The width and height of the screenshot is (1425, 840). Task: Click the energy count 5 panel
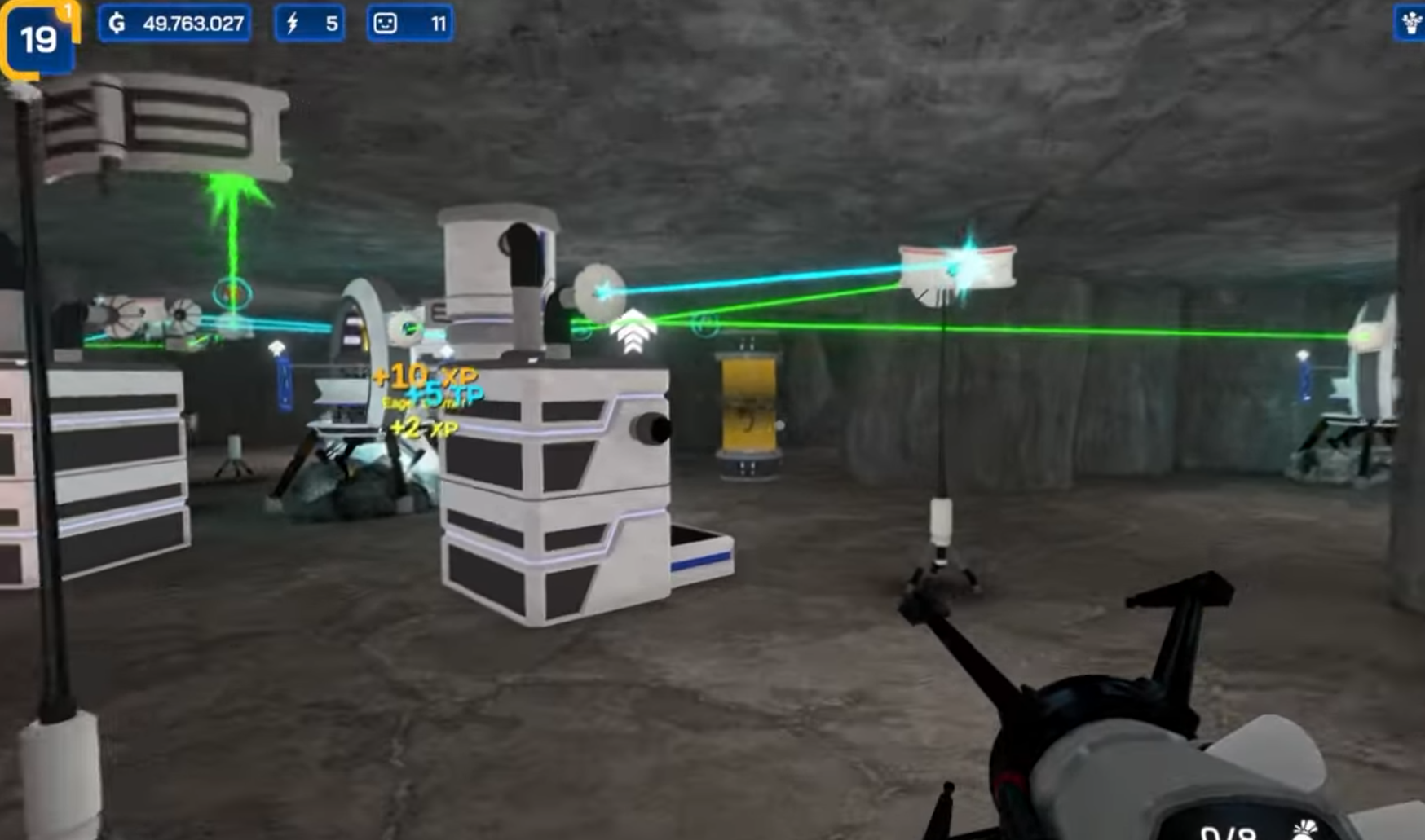311,23
